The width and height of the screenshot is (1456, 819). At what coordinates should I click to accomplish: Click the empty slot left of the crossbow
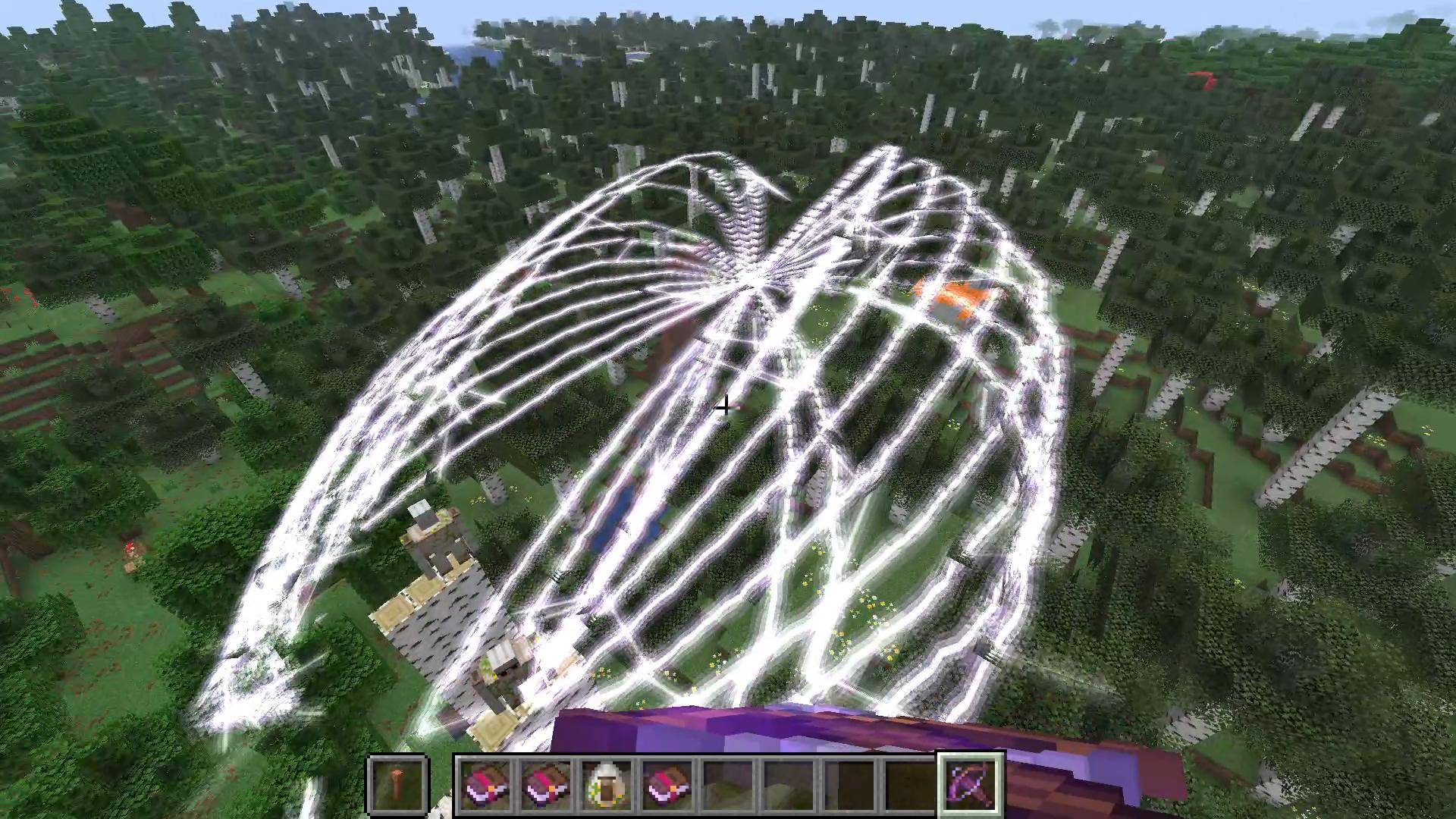(x=910, y=785)
